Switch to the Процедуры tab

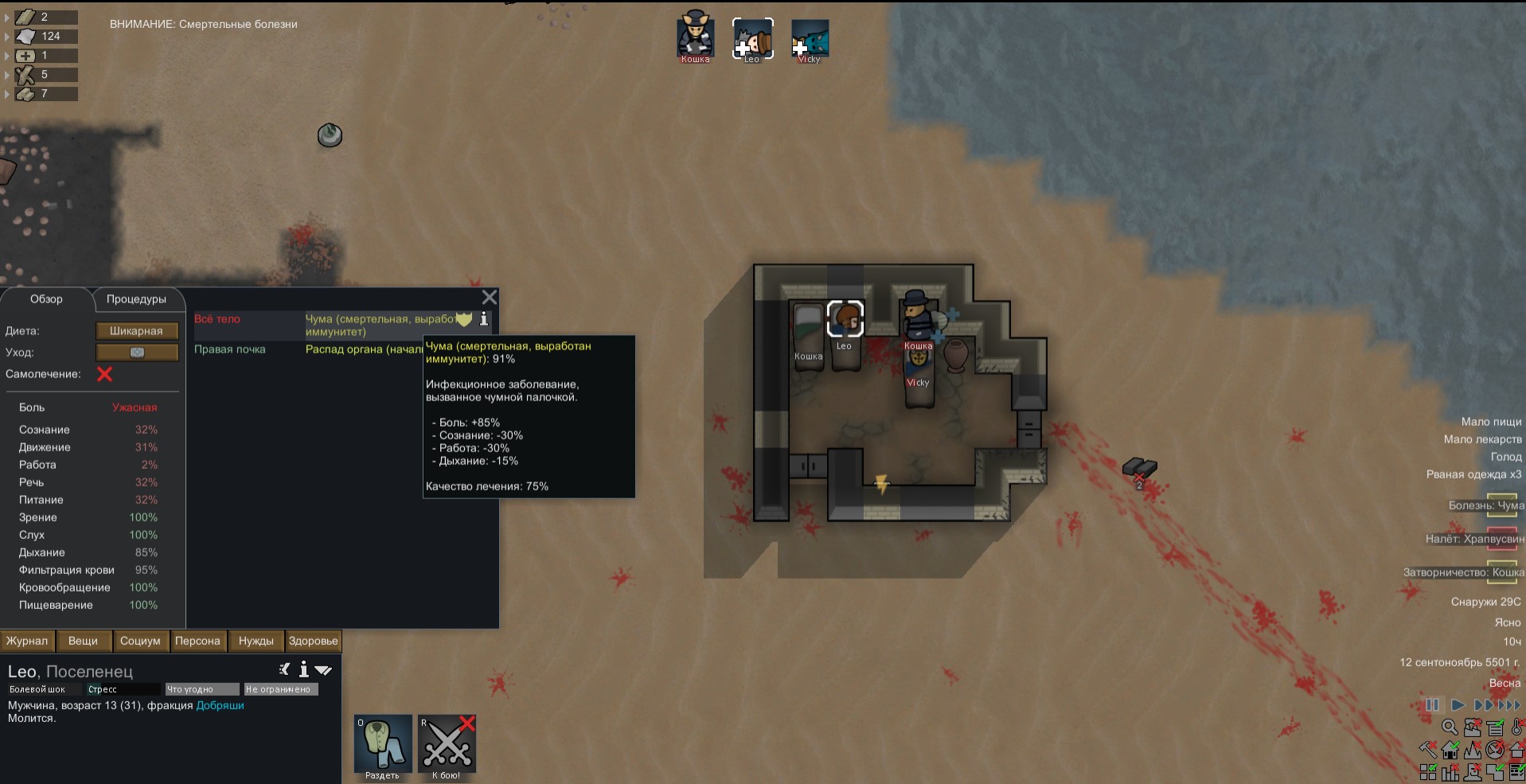click(x=136, y=299)
